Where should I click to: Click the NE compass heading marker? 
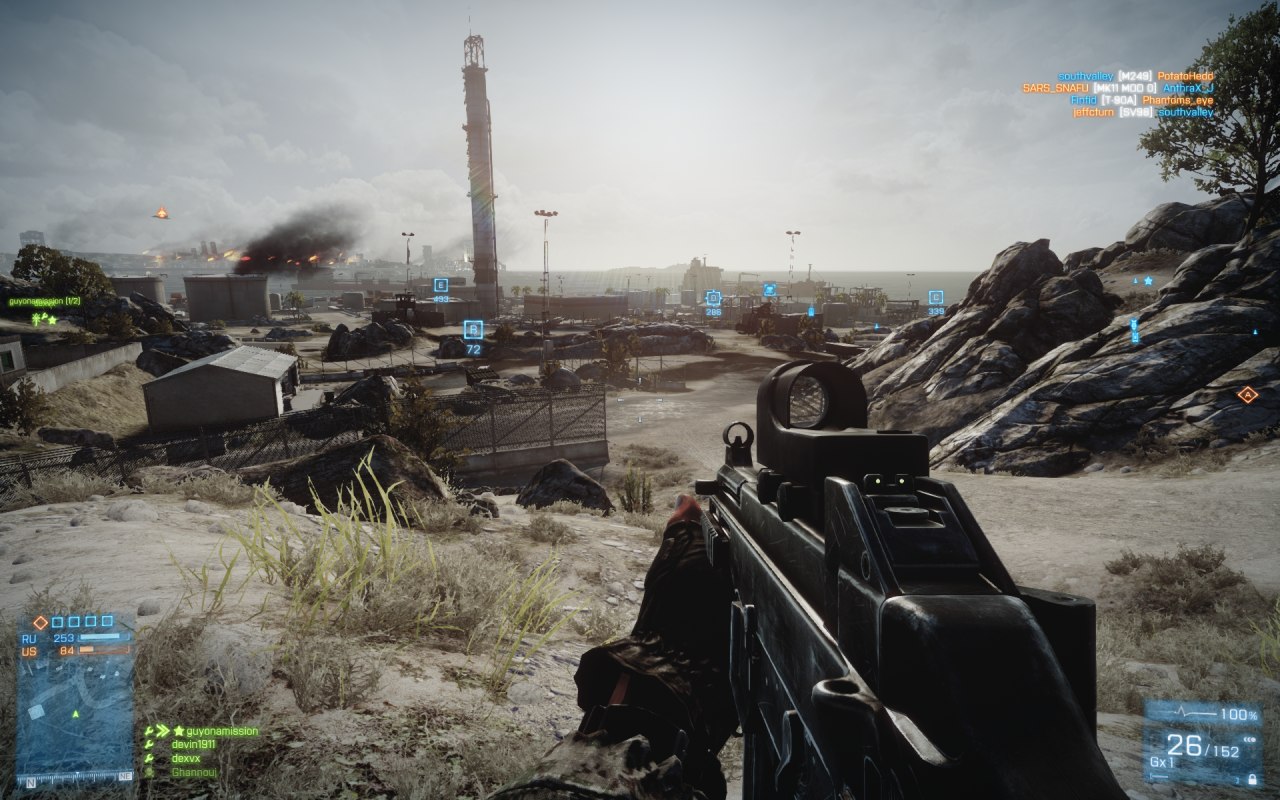pos(124,777)
